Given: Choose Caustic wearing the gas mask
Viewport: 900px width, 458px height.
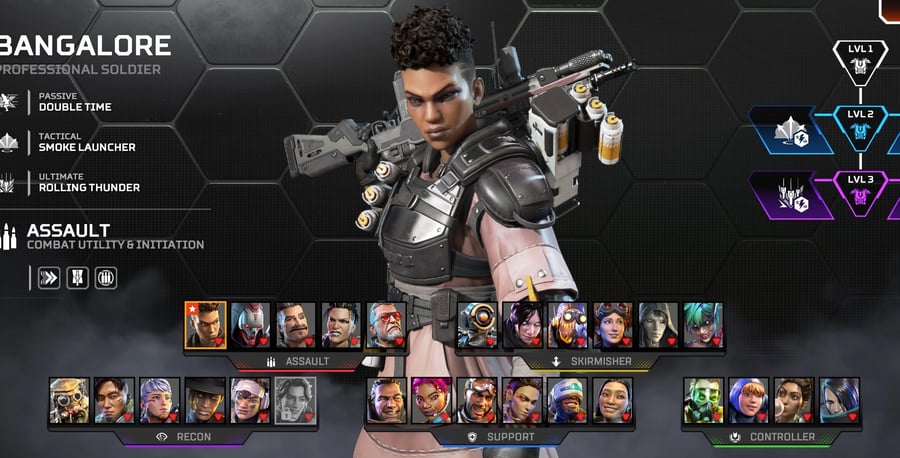Looking at the screenshot, I should pyautogui.click(x=703, y=400).
